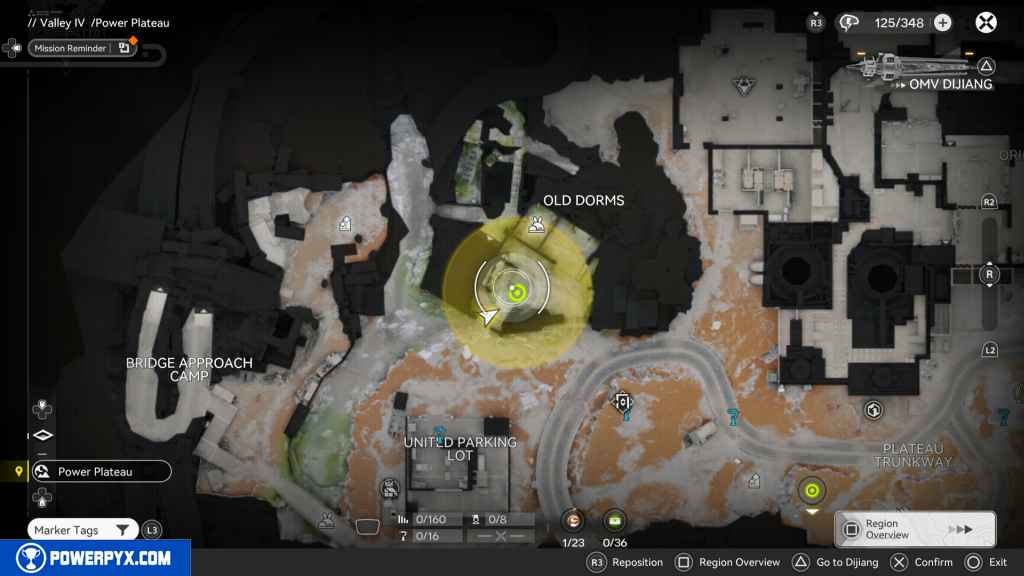Close the map with the X button
The width and height of the screenshot is (1024, 576).
tap(986, 22)
